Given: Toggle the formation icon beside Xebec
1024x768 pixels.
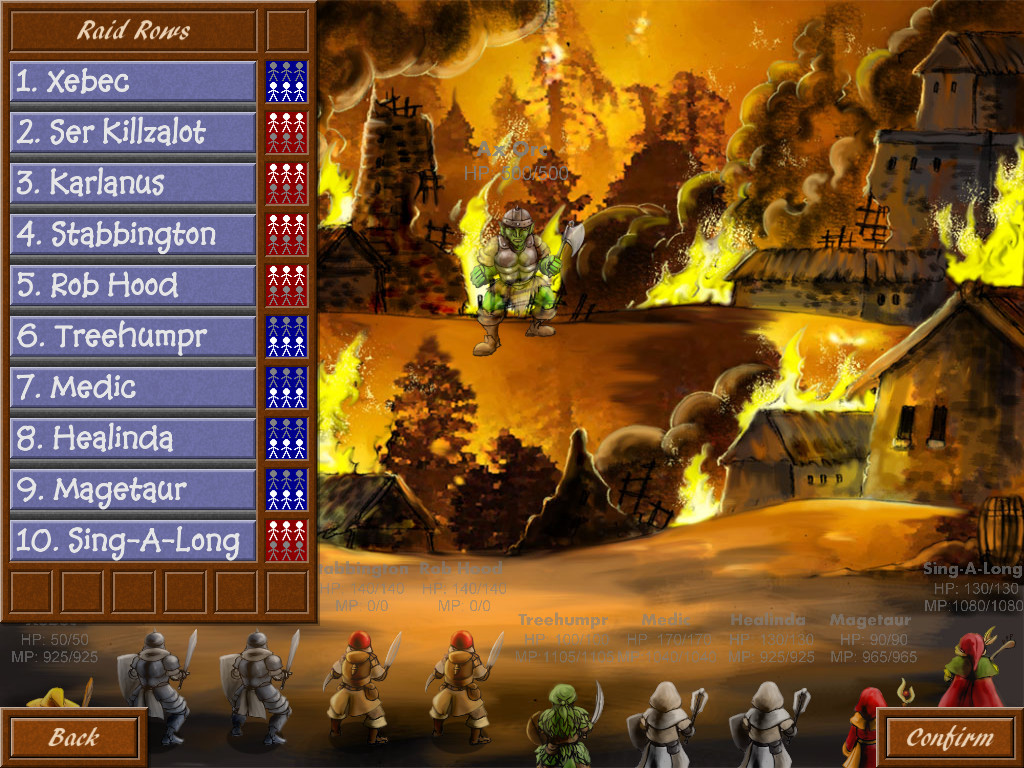Looking at the screenshot, I should point(287,81).
